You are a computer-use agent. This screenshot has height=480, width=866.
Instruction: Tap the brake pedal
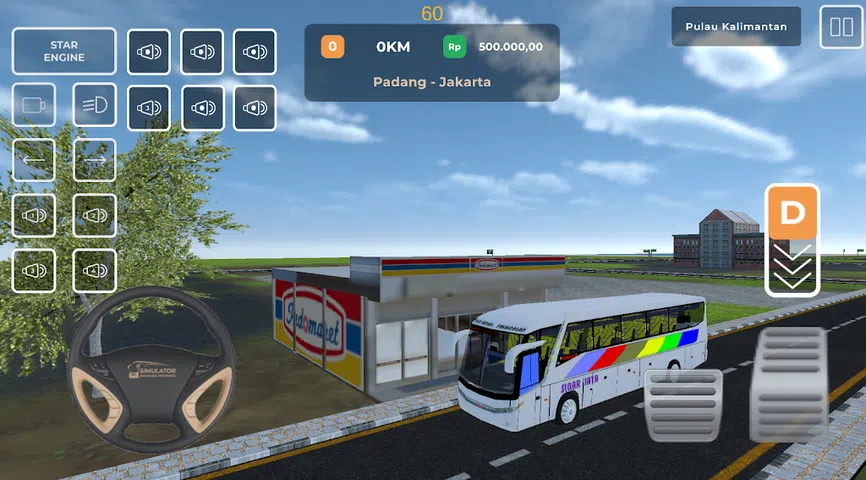[x=684, y=405]
